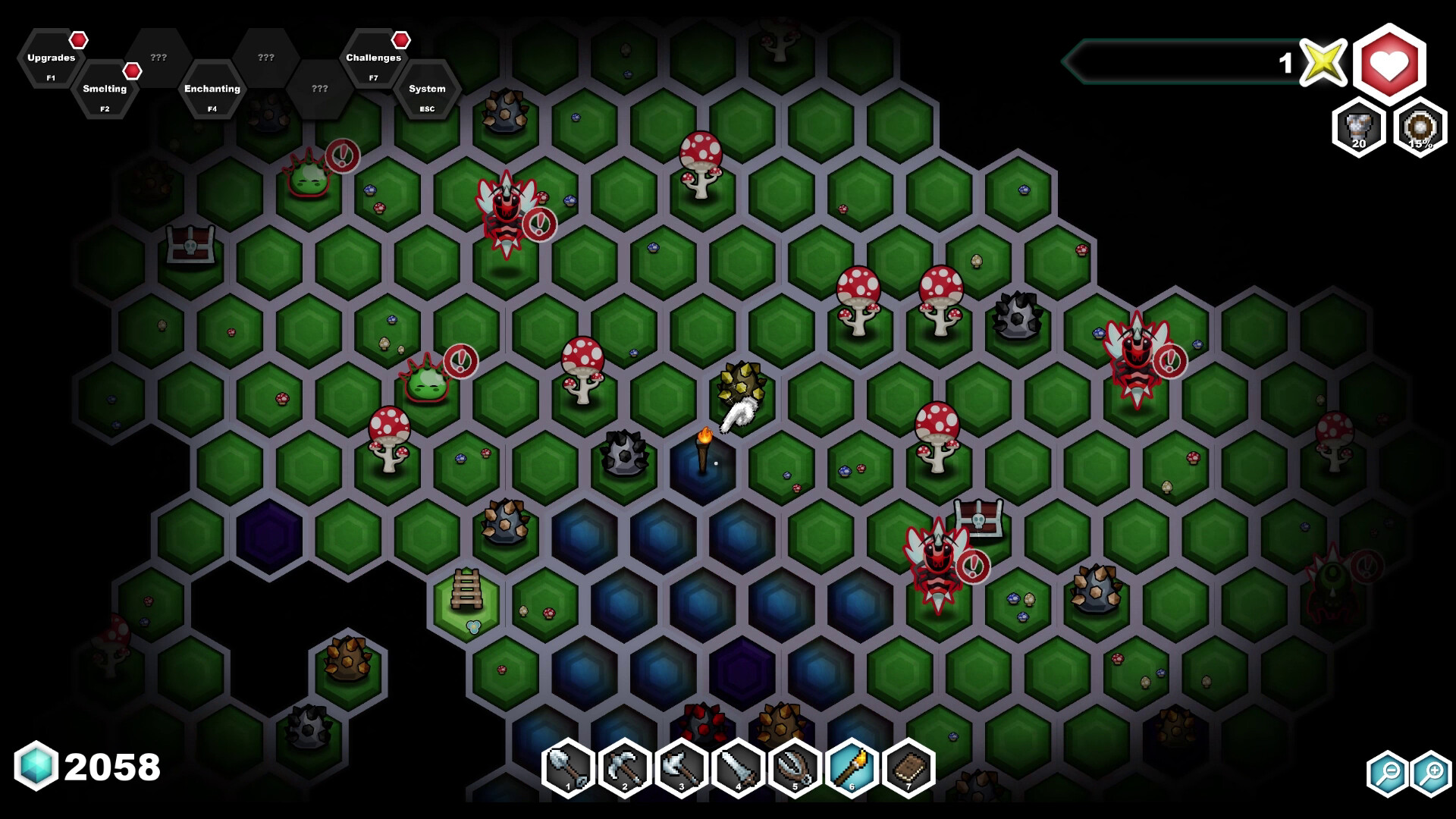Select the hook tool in hotbar slot 5
Image resolution: width=1456 pixels, height=819 pixels.
tap(795, 768)
